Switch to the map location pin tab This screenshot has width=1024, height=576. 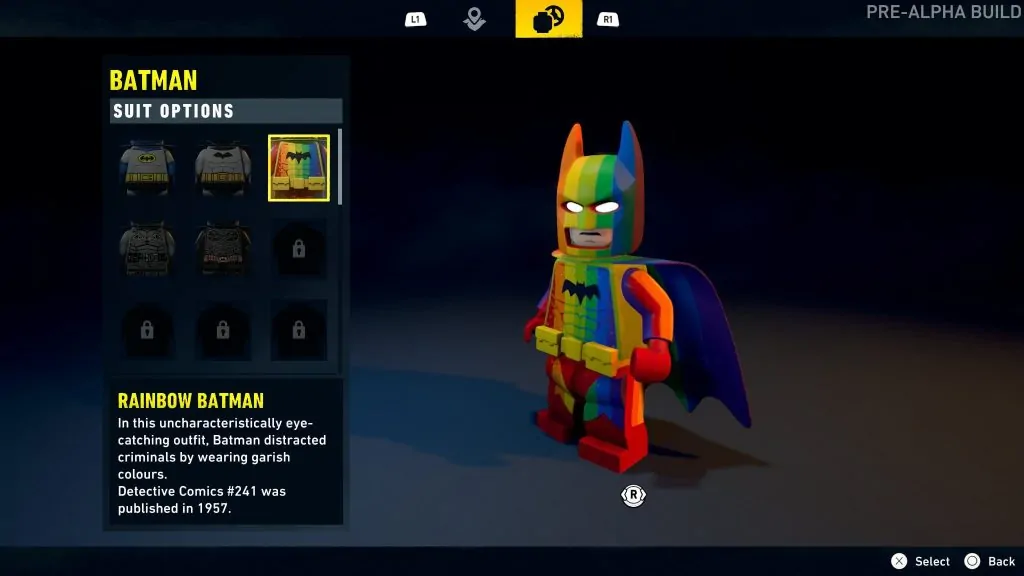[474, 19]
